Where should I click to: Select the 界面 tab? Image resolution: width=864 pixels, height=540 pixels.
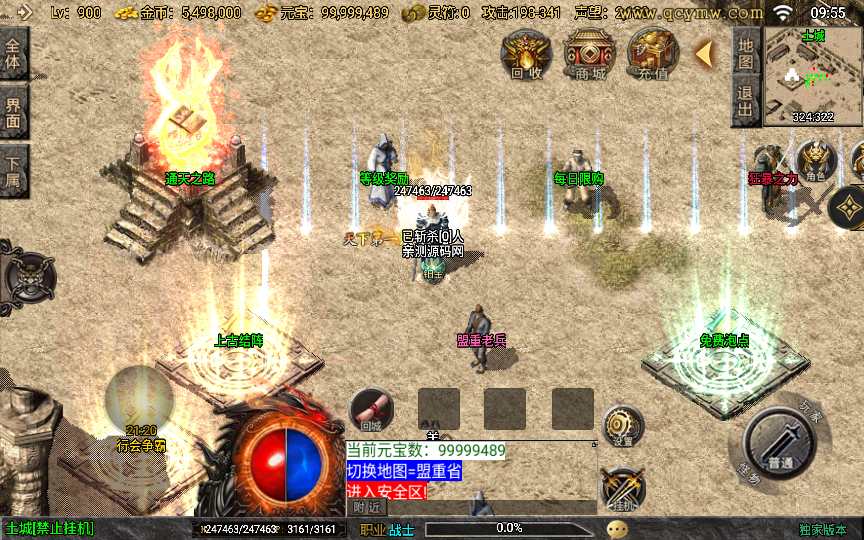[13, 110]
